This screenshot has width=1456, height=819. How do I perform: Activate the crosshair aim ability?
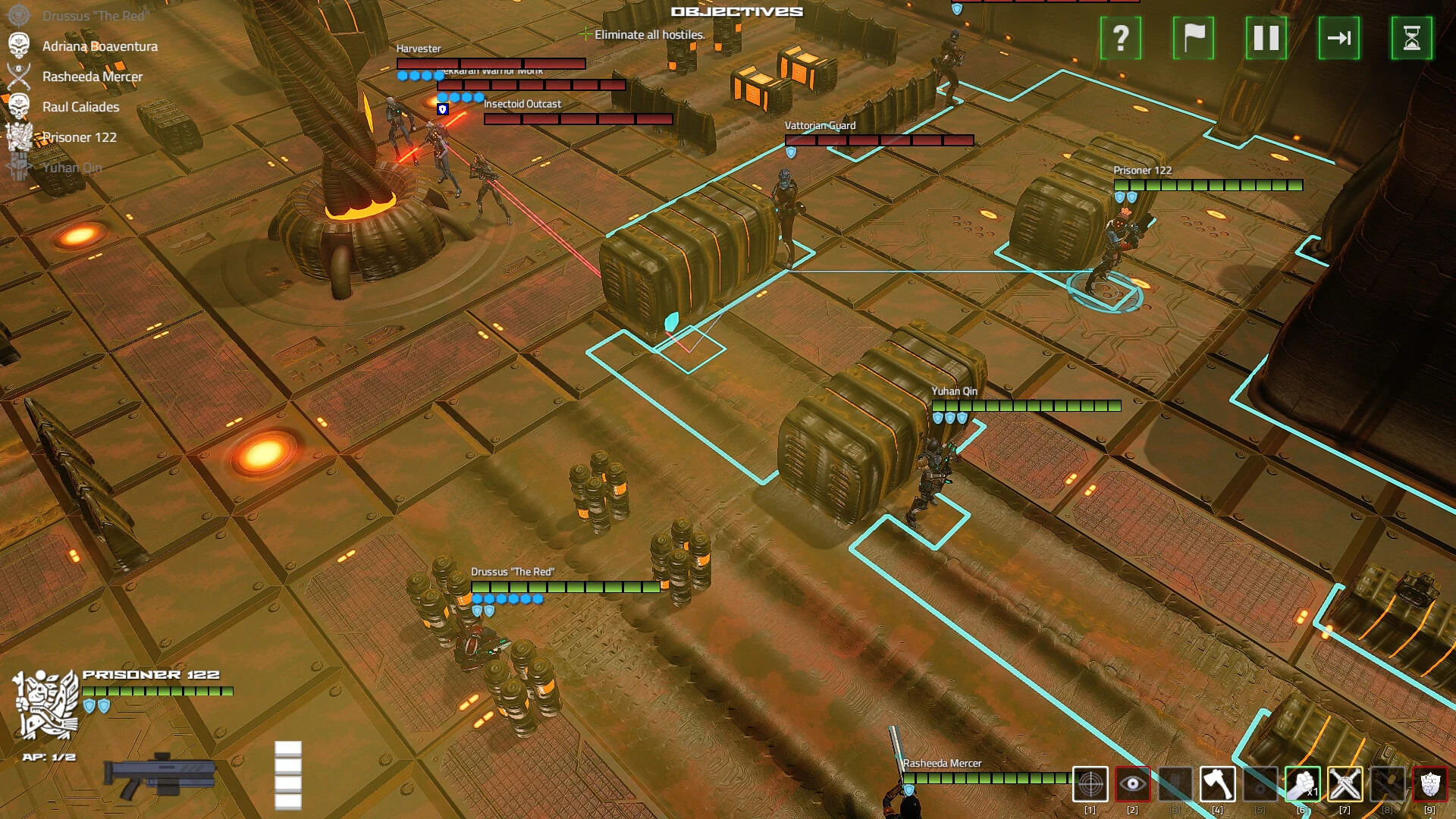point(1090,784)
